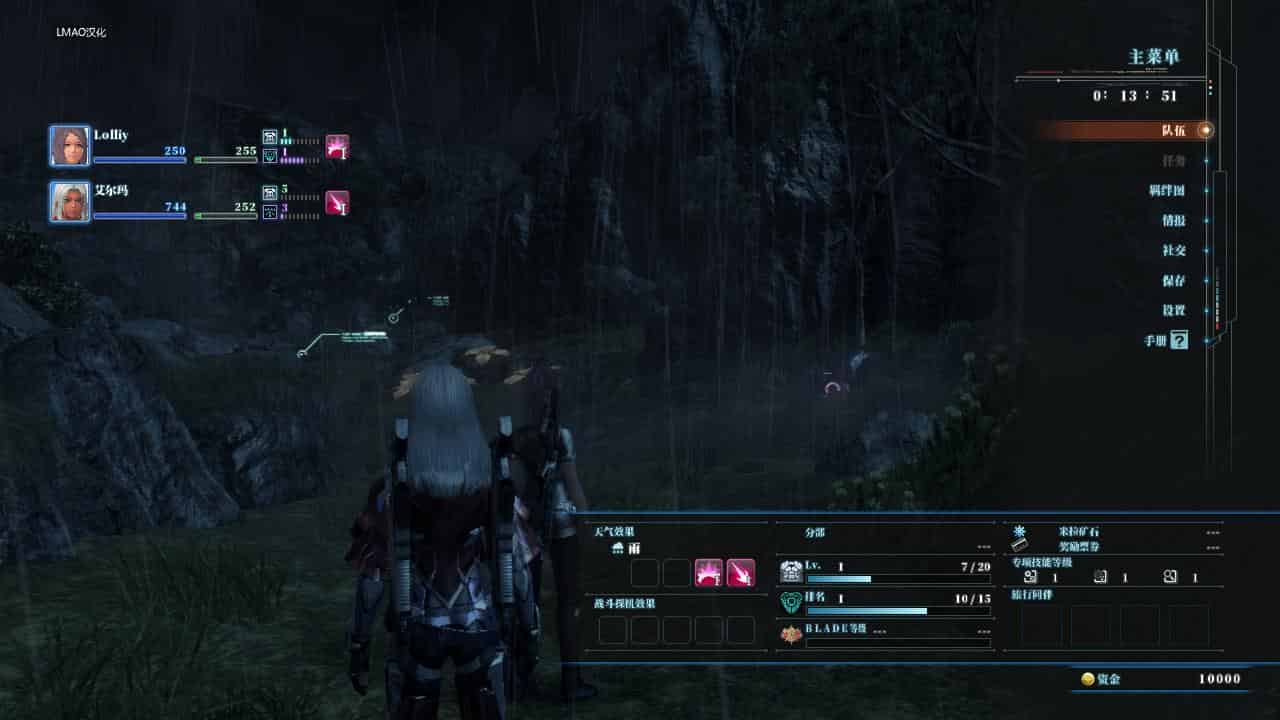Screen dimensions: 1280x720
Task: Choose the 情报 (Intel) menu entry
Action: [1173, 220]
